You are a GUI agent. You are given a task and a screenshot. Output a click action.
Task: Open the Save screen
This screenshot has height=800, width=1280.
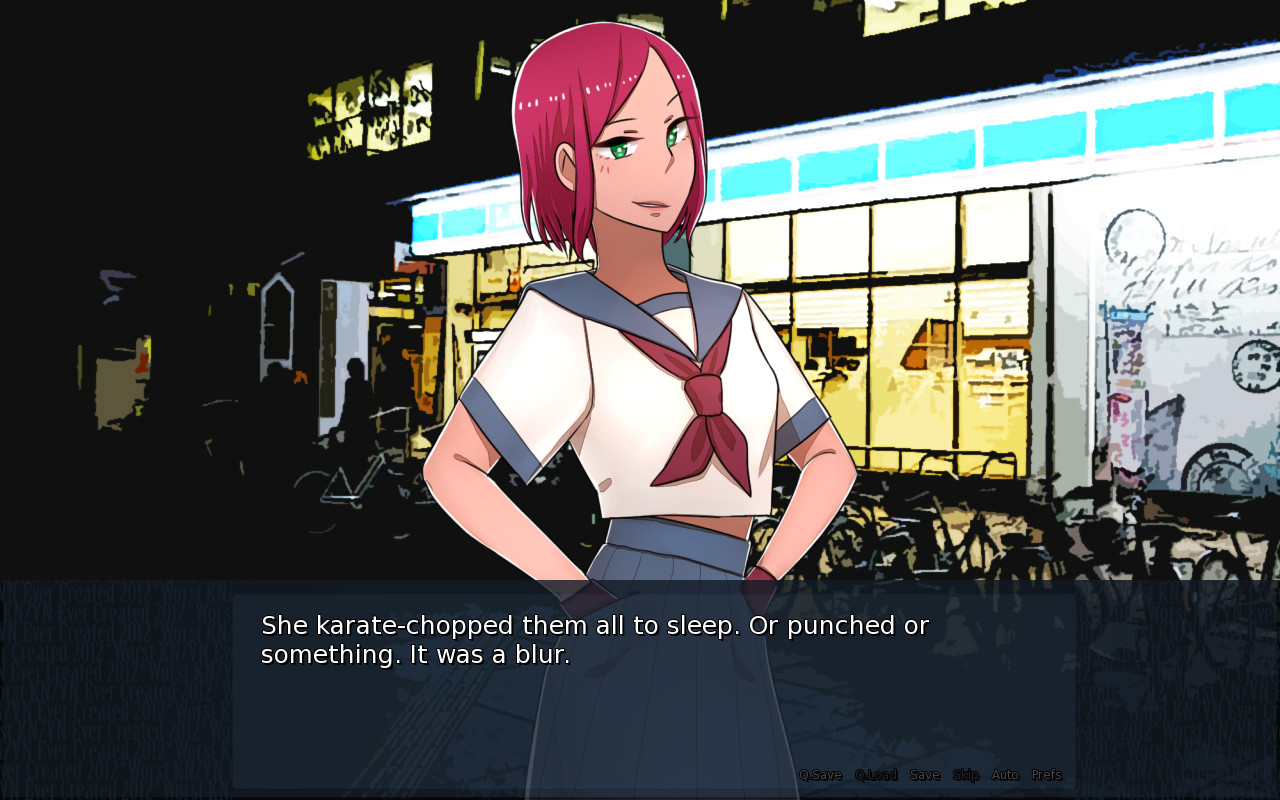point(924,774)
